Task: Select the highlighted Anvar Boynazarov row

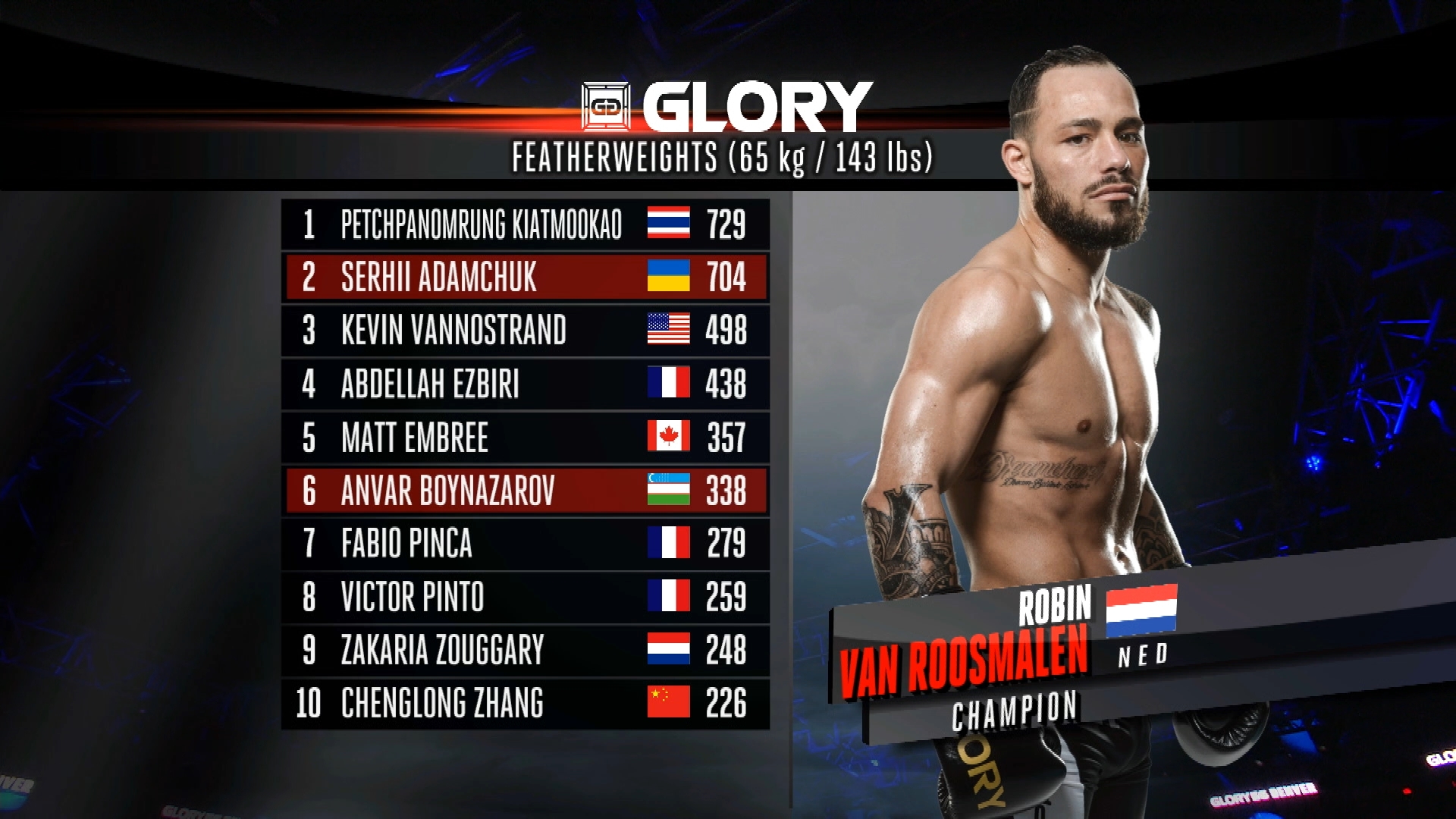Action: tap(525, 491)
